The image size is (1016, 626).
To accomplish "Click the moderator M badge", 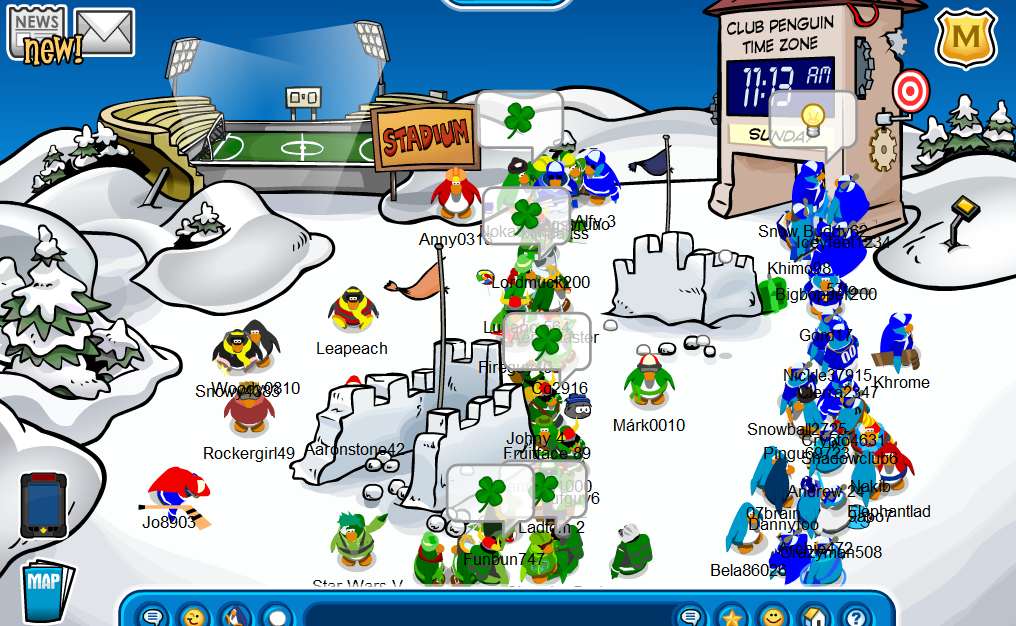I will [x=965, y=37].
